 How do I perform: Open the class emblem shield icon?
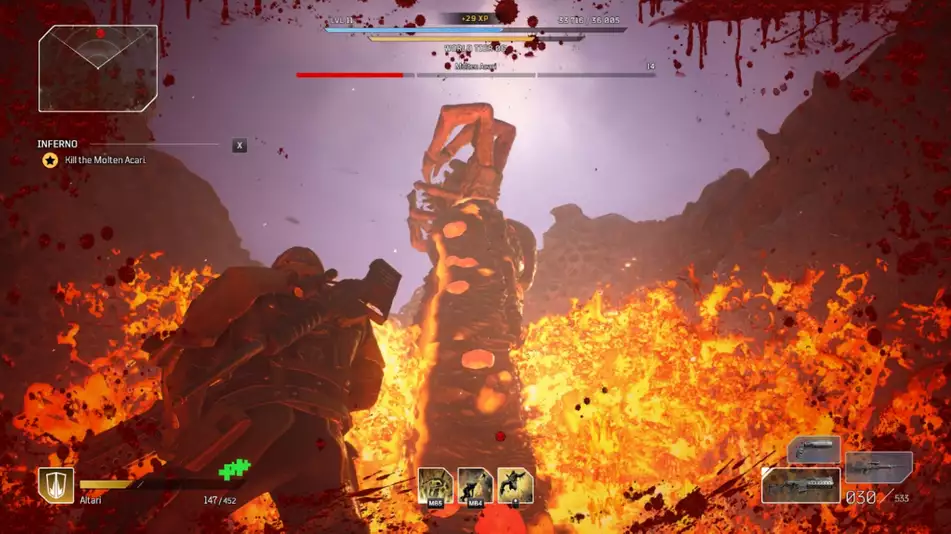(x=55, y=485)
